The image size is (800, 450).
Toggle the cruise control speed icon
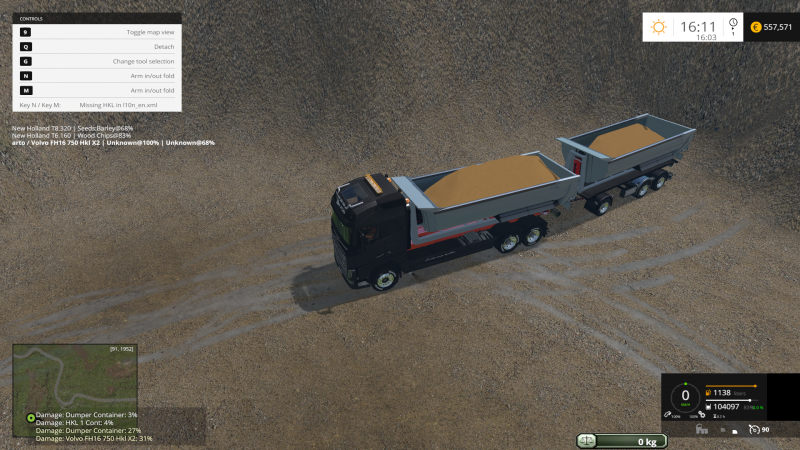click(753, 429)
